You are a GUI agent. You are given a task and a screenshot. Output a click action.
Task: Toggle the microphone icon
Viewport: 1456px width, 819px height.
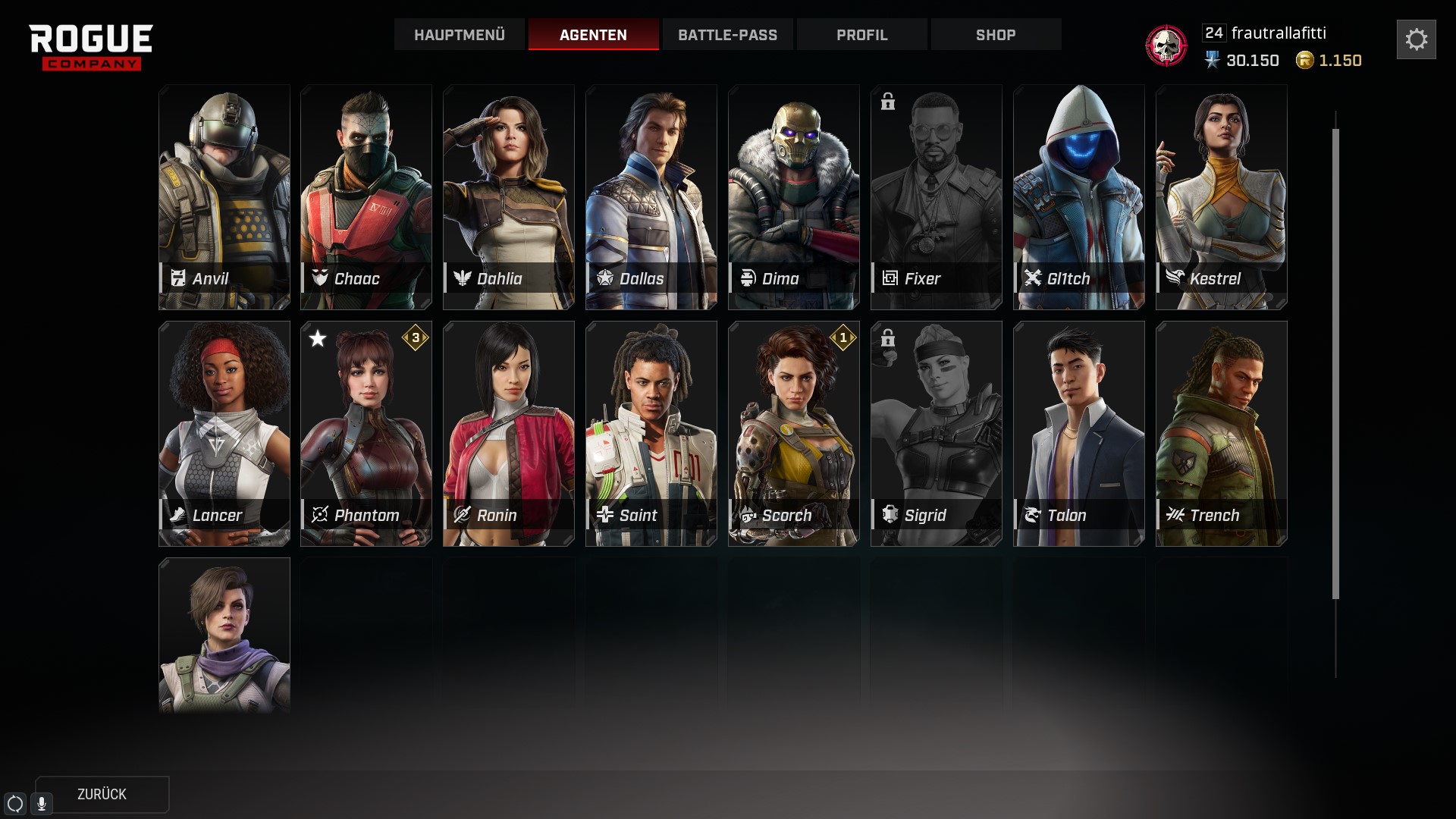(42, 803)
